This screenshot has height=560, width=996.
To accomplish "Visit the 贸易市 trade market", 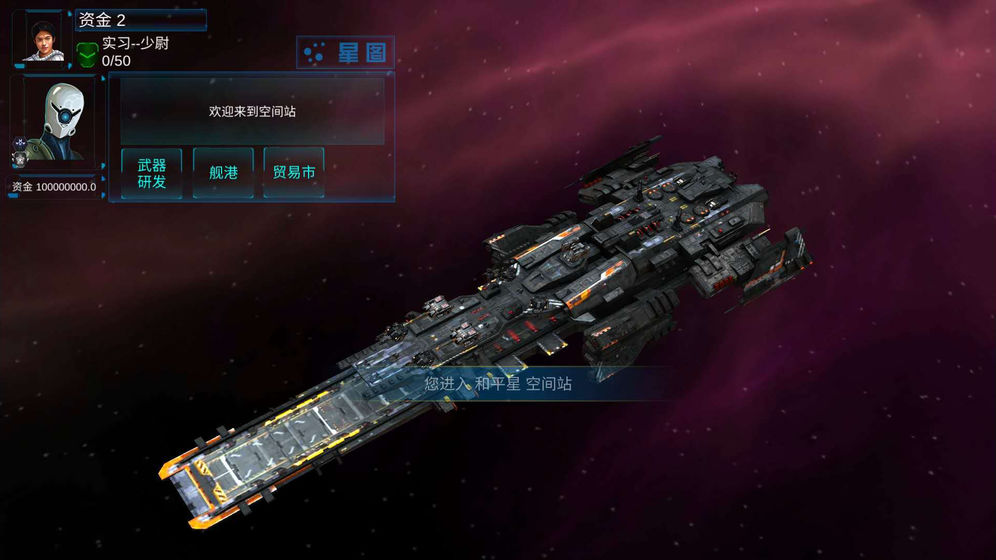I will (x=294, y=173).
